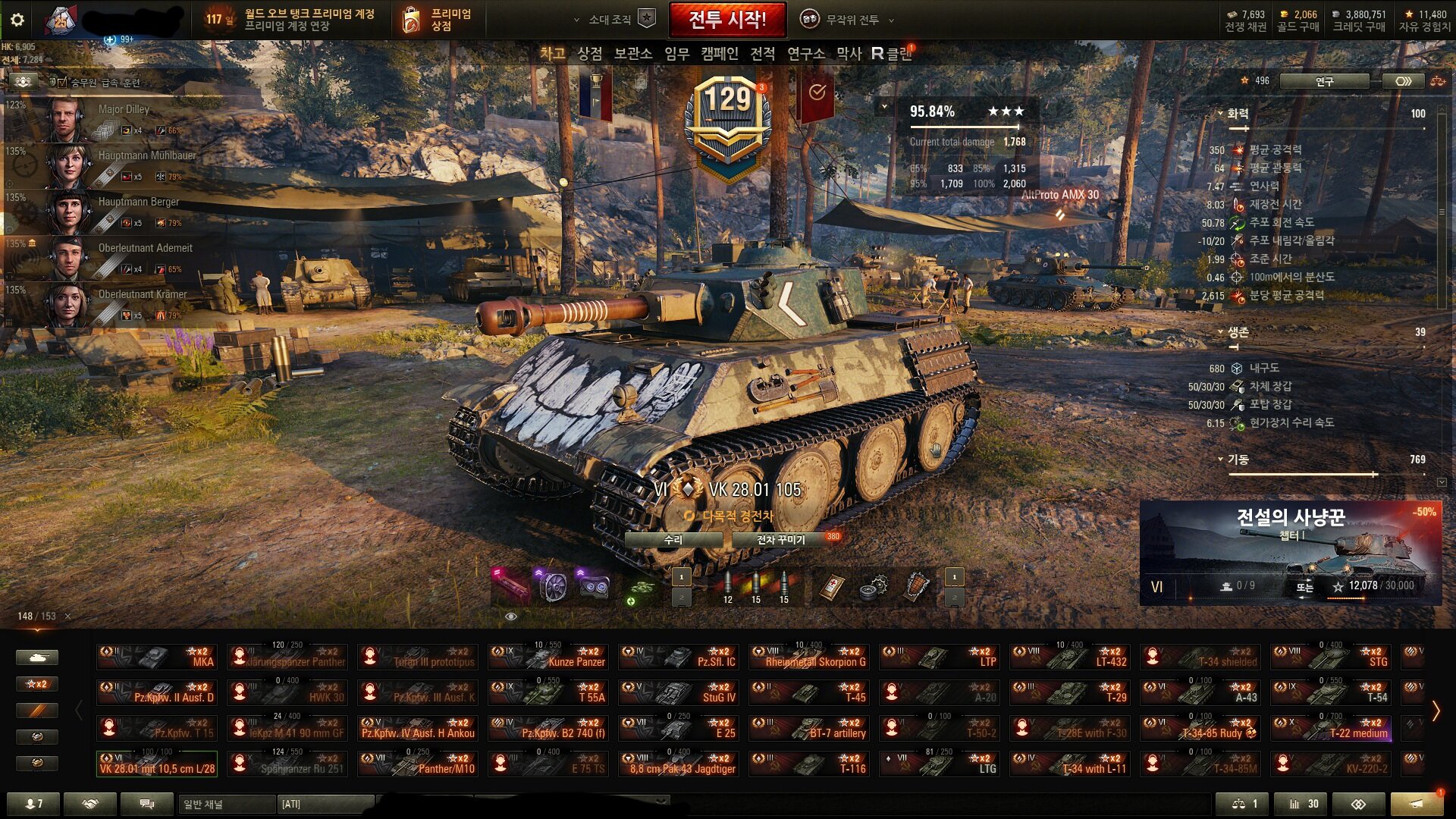
Task: Show the 연구소 tab
Action: tap(805, 53)
